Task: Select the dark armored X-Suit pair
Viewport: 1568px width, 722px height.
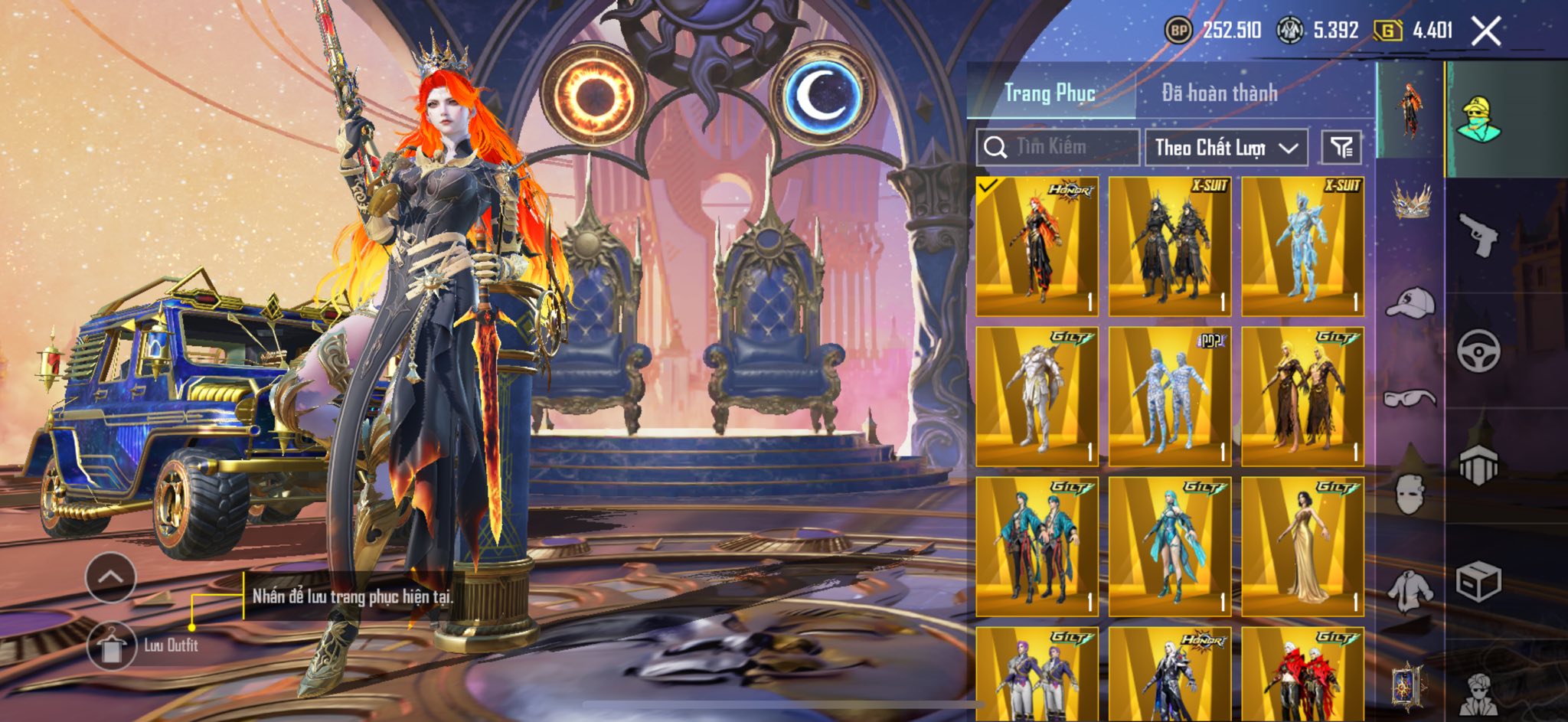Action: click(x=1170, y=246)
